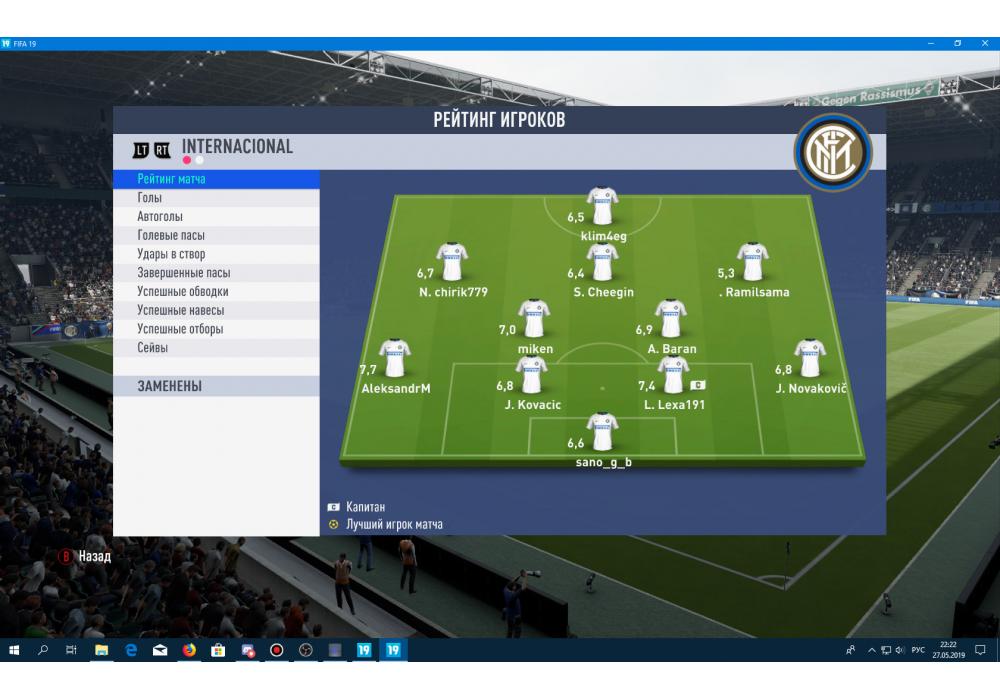Open the Голы stat category

(x=215, y=198)
